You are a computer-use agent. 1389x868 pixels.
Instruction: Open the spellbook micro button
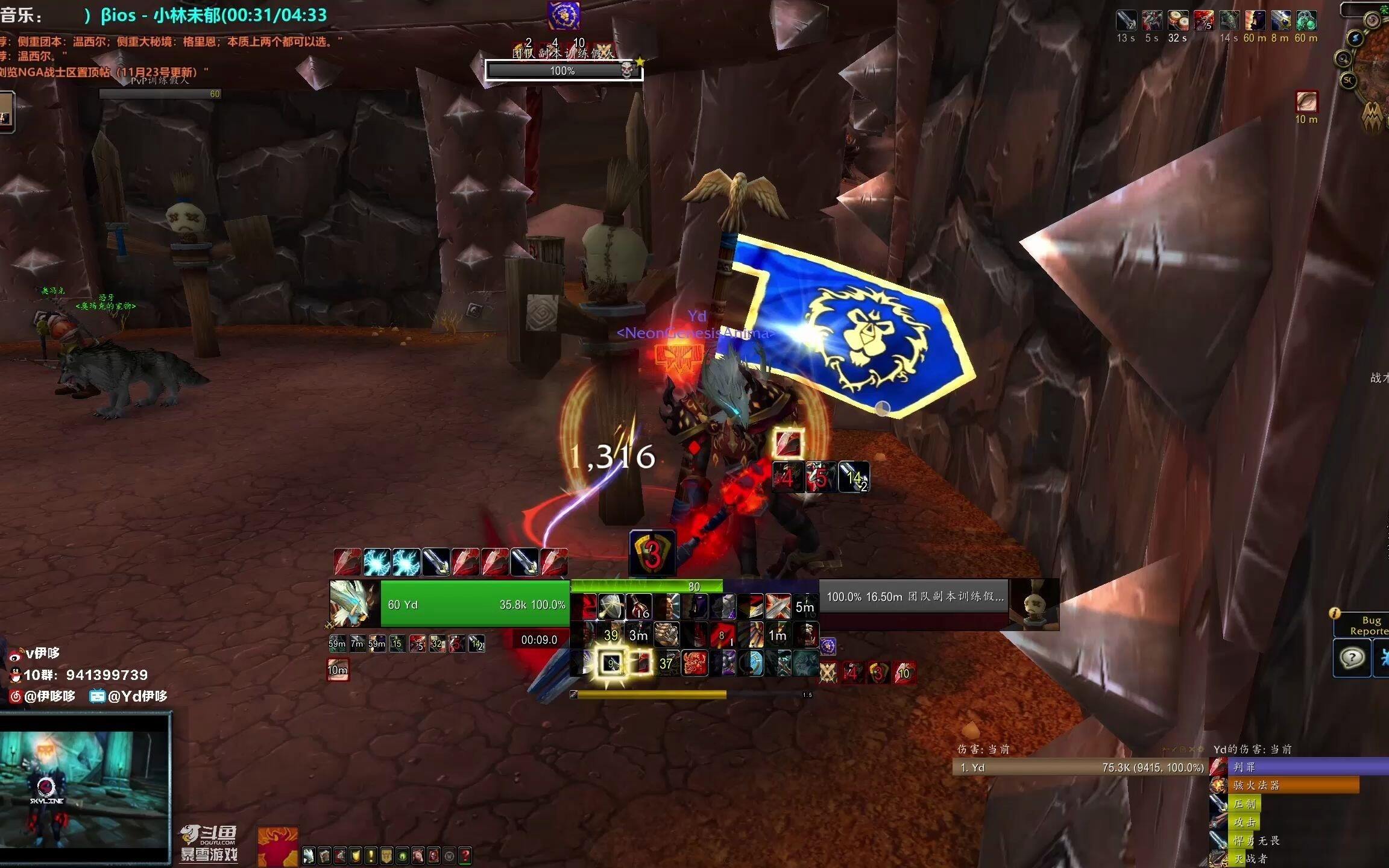324,855
